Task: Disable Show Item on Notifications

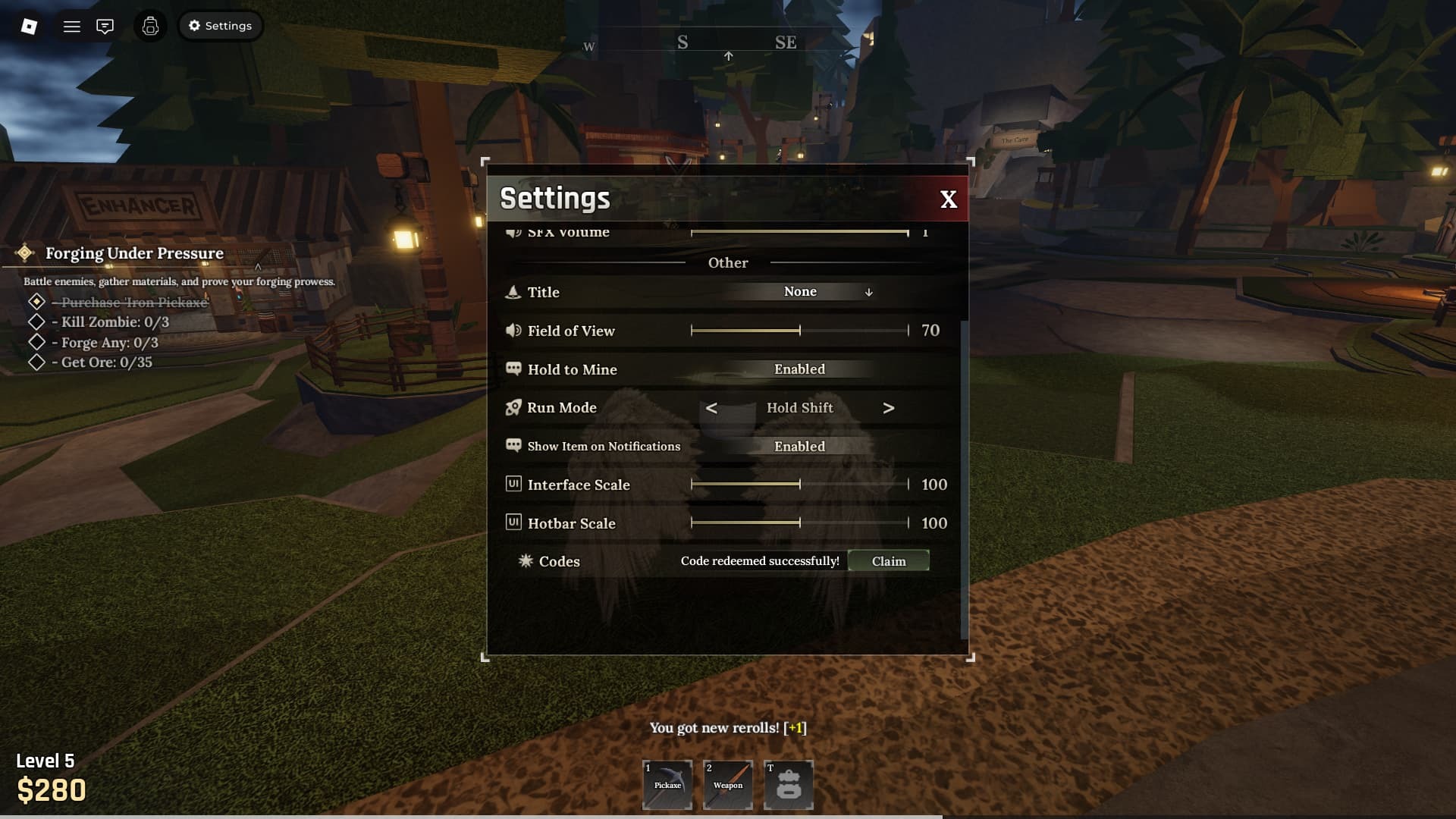Action: pos(799,446)
